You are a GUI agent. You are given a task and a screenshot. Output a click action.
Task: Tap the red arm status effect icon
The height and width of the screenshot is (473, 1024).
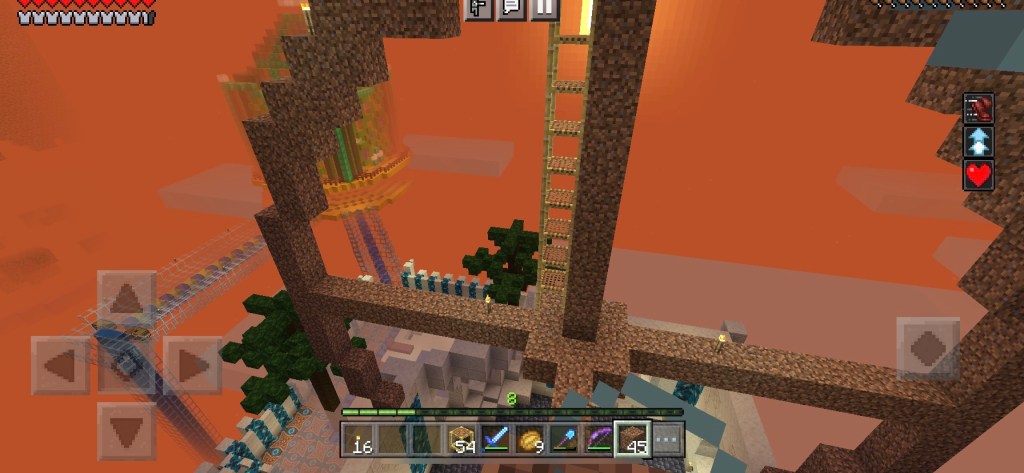click(978, 108)
